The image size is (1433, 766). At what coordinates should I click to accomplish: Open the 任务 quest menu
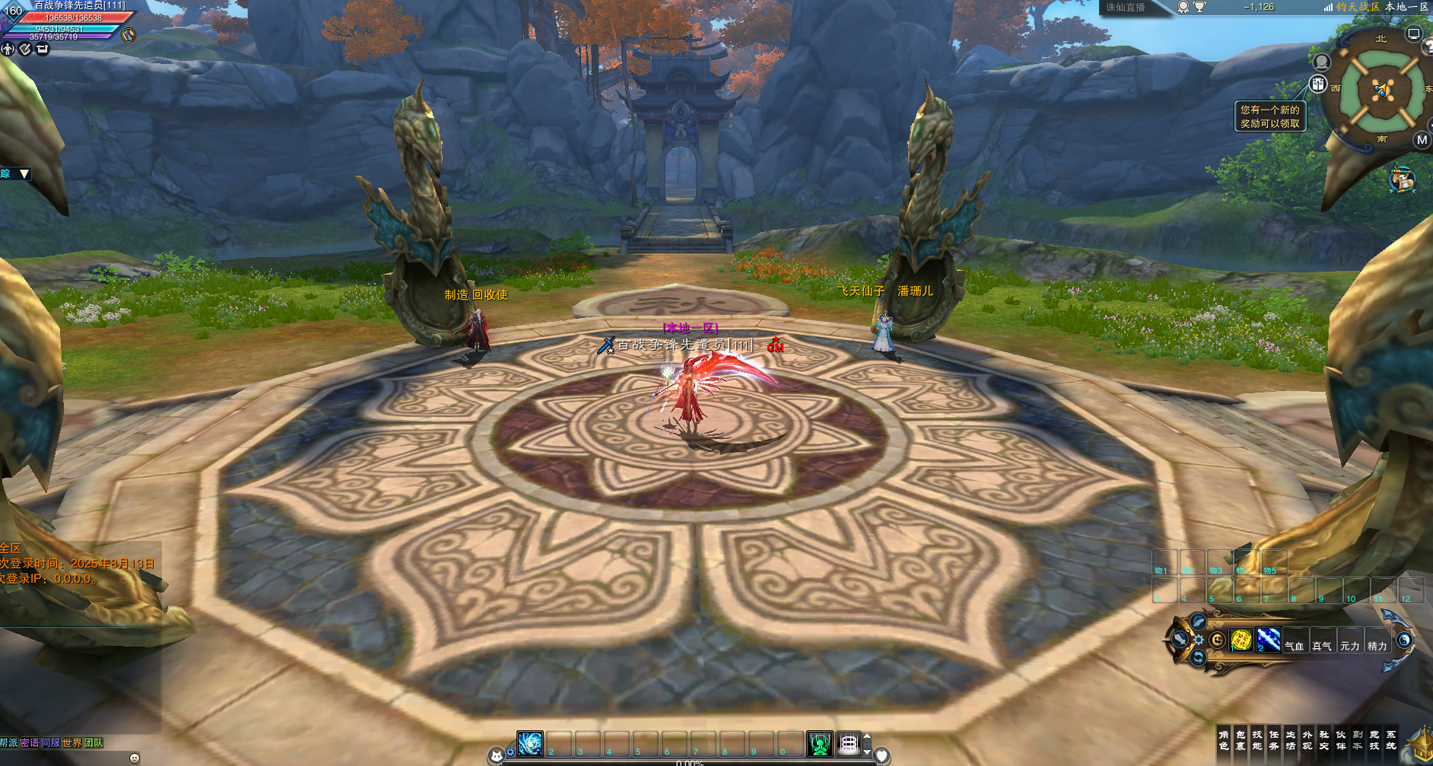click(1274, 740)
